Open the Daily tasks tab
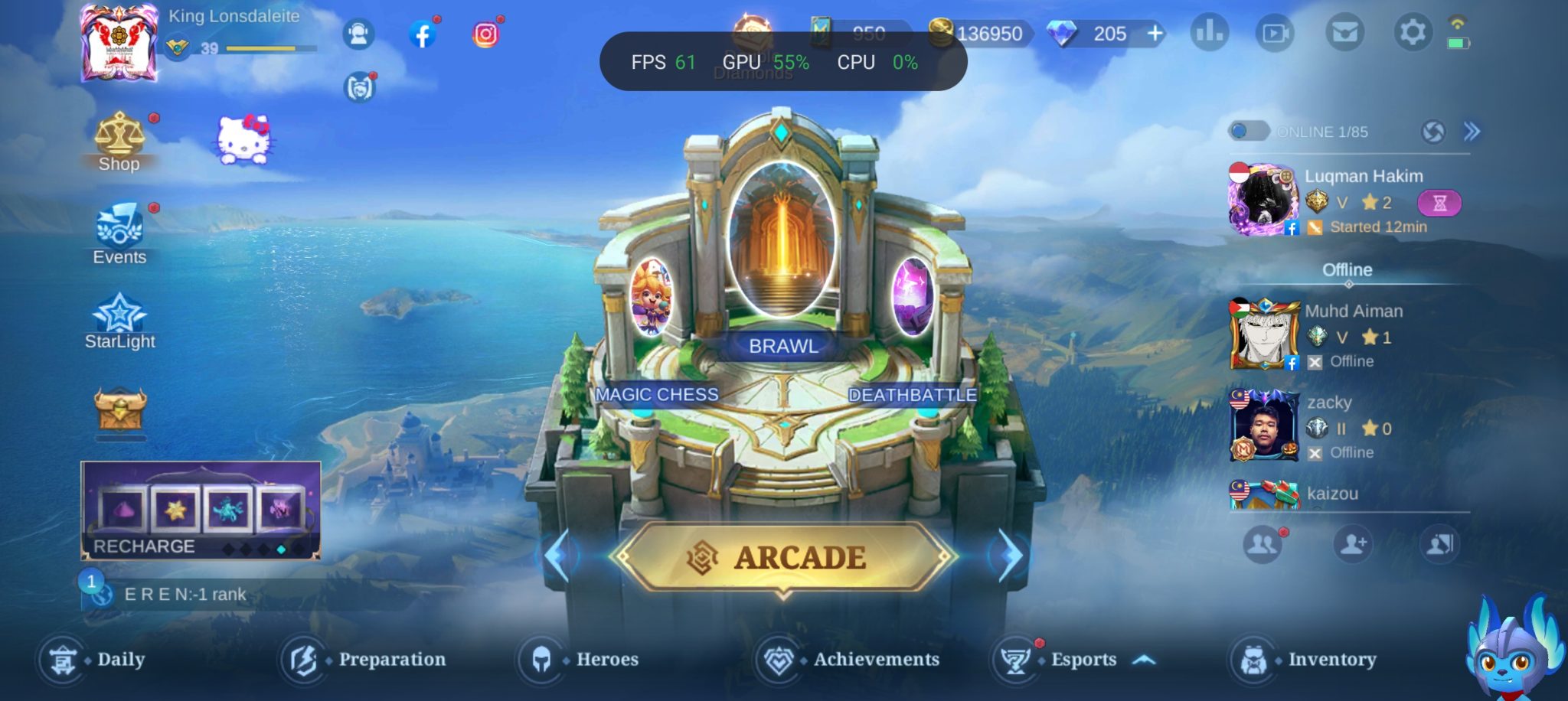Viewport: 1568px width, 701px height. coord(92,659)
